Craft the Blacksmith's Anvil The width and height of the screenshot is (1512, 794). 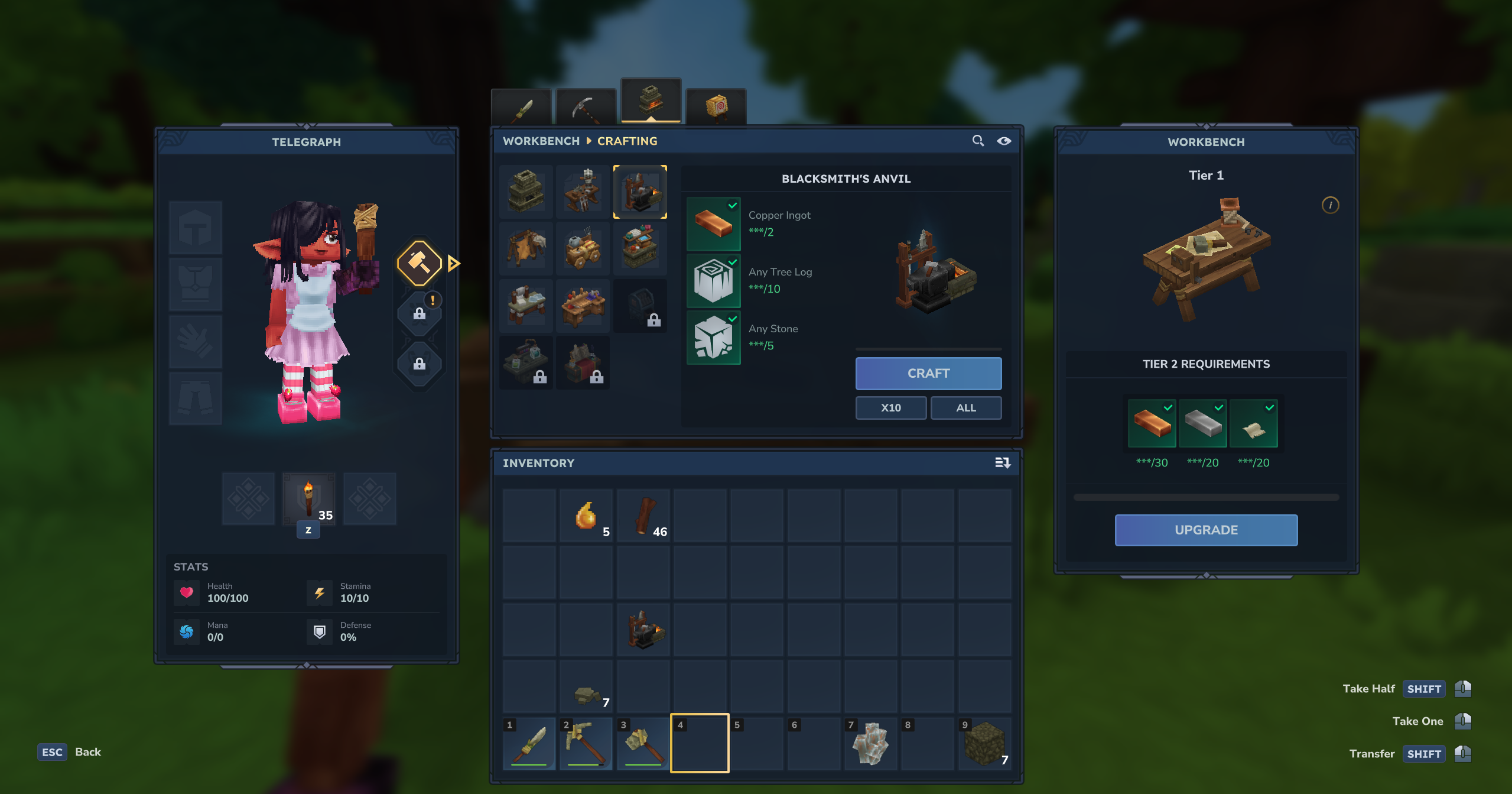[928, 373]
